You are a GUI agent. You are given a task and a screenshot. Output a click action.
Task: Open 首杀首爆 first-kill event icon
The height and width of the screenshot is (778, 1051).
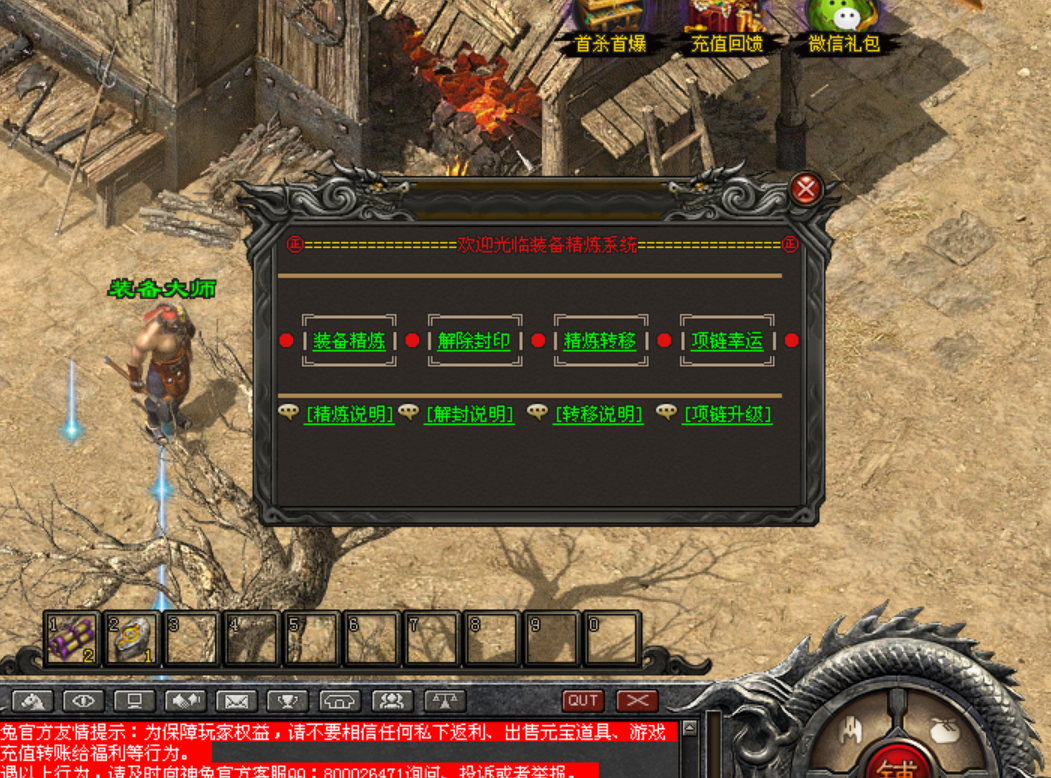click(x=610, y=25)
